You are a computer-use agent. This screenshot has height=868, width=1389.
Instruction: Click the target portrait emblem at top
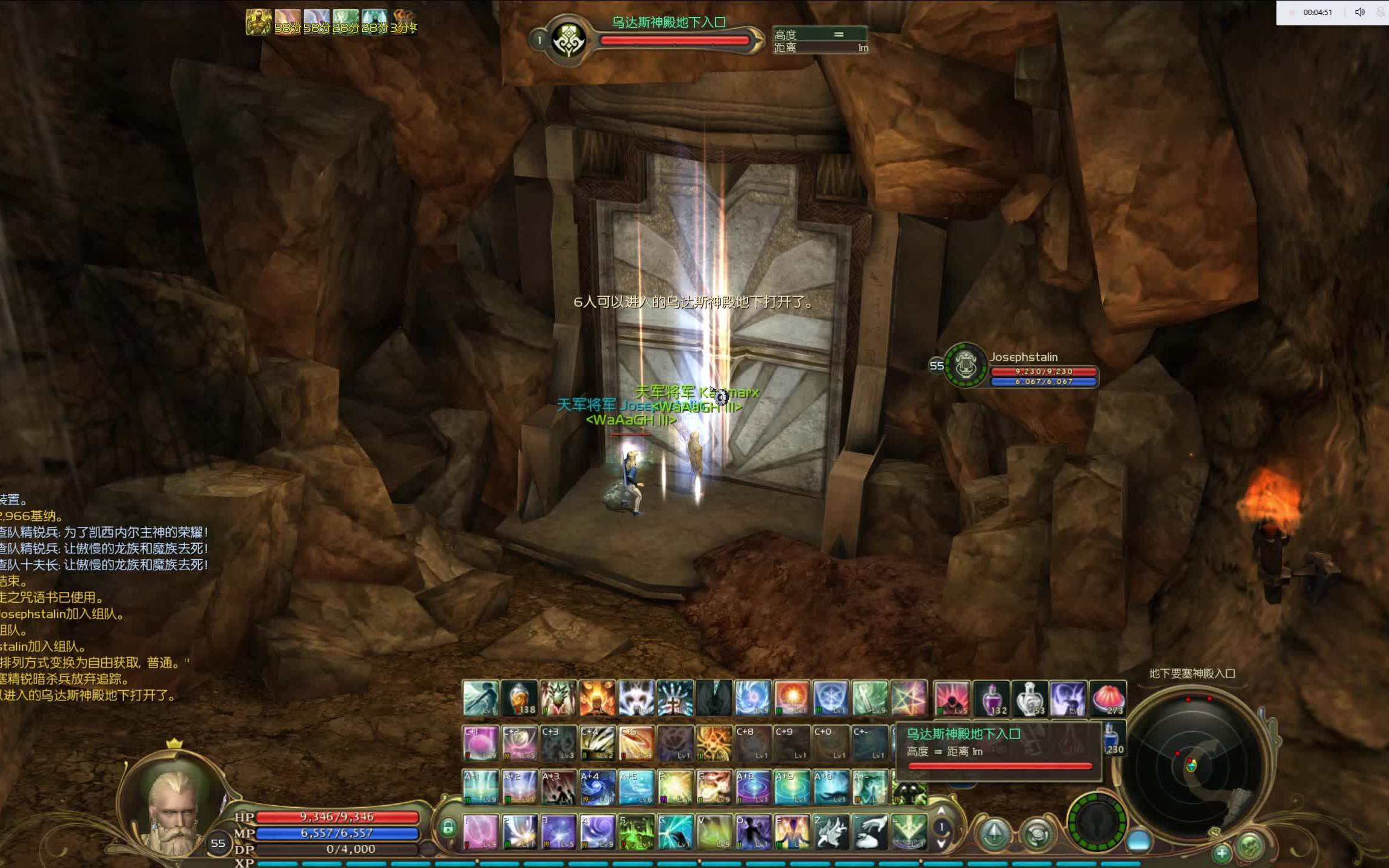[x=567, y=41]
